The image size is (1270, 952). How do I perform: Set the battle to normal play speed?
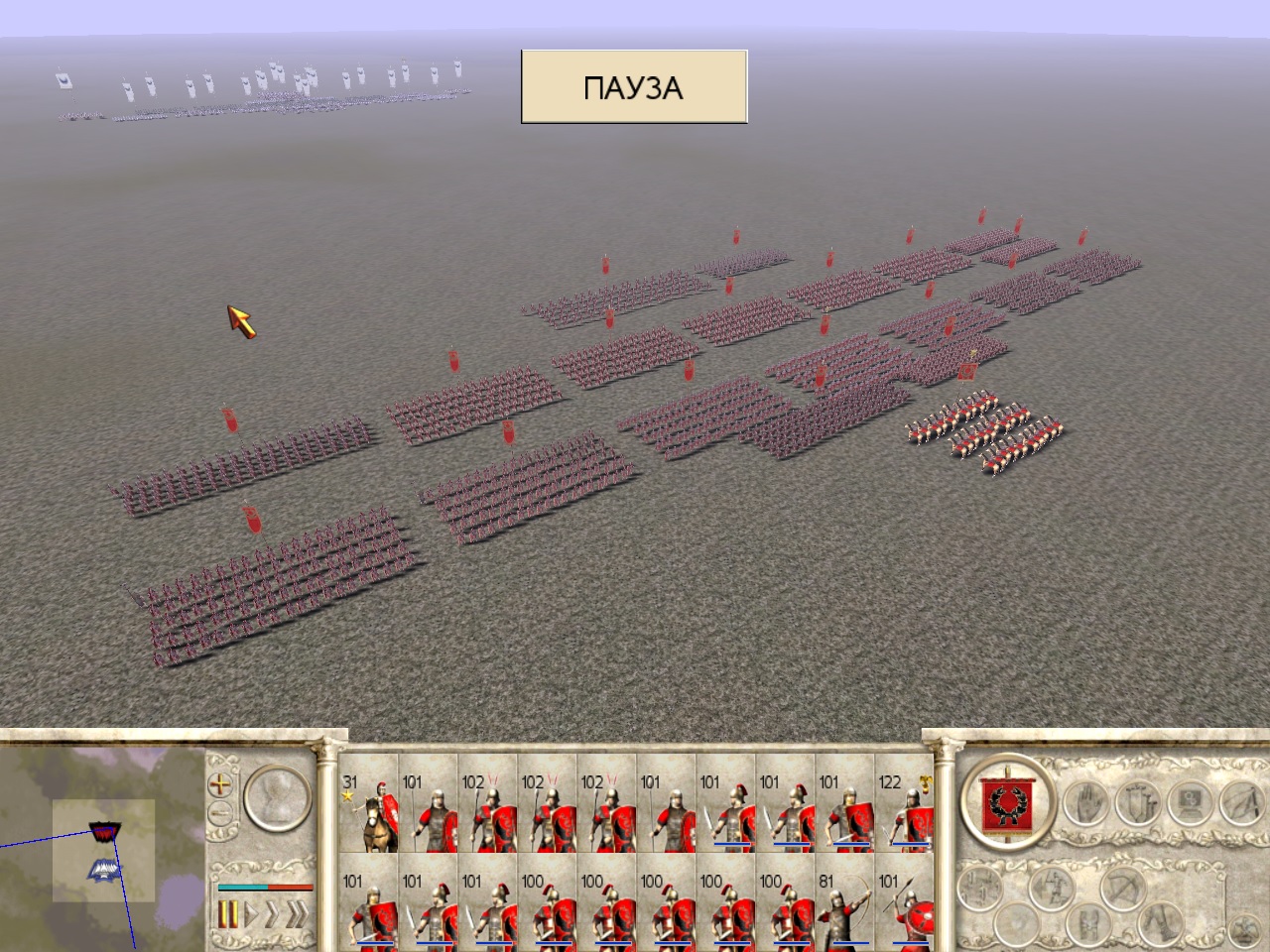pos(251,913)
